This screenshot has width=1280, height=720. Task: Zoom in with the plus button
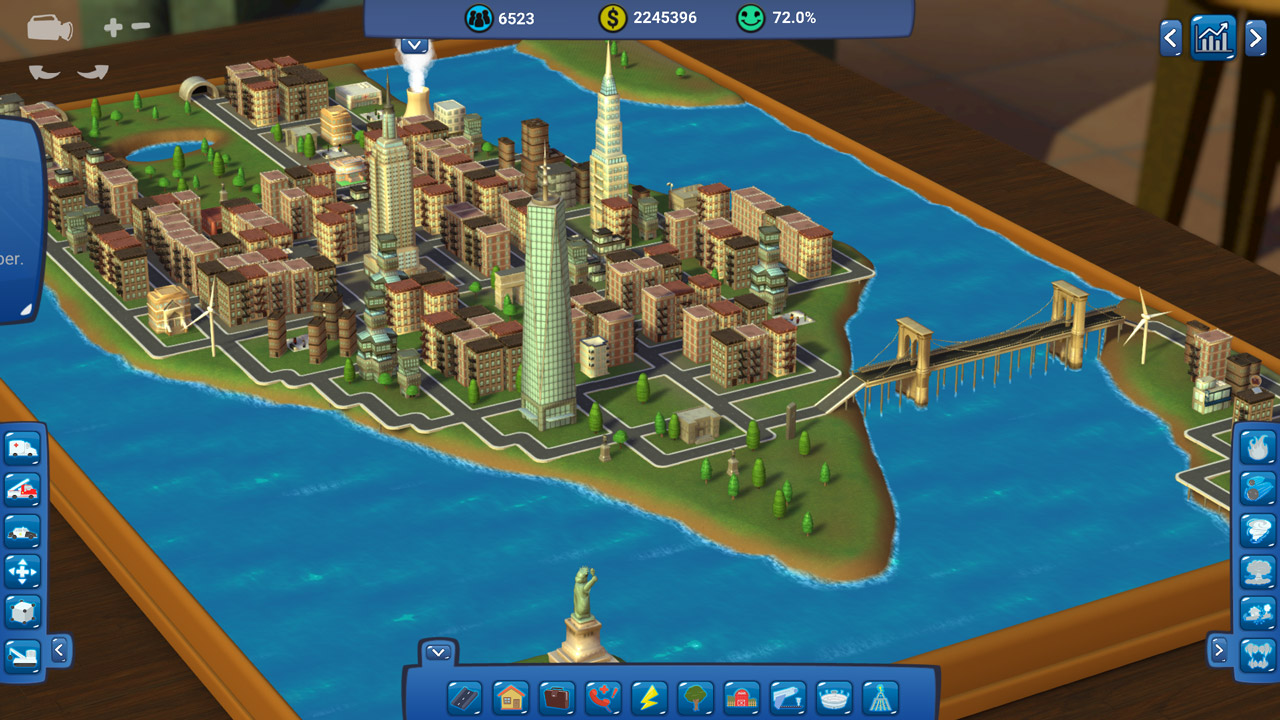pos(113,28)
